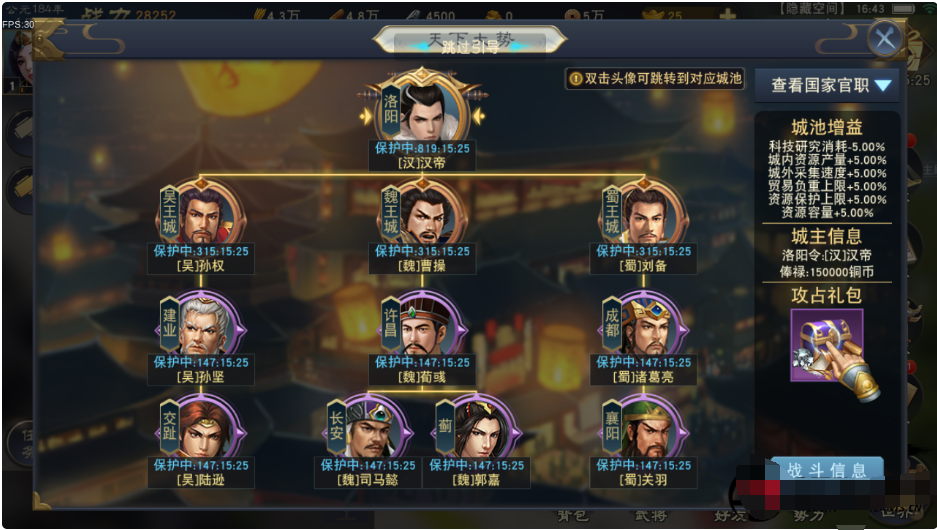Pick the 蜀王城 刘备 portrait
937x530 pixels.
tap(649, 214)
